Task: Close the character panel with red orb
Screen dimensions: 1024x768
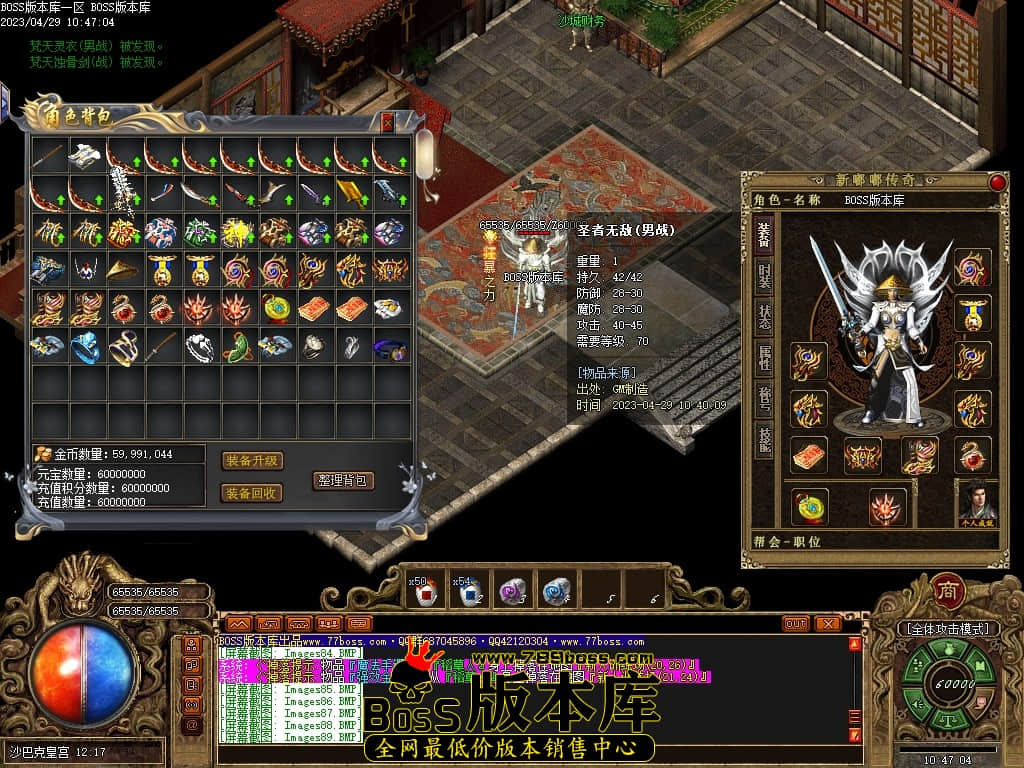Action: (x=997, y=182)
